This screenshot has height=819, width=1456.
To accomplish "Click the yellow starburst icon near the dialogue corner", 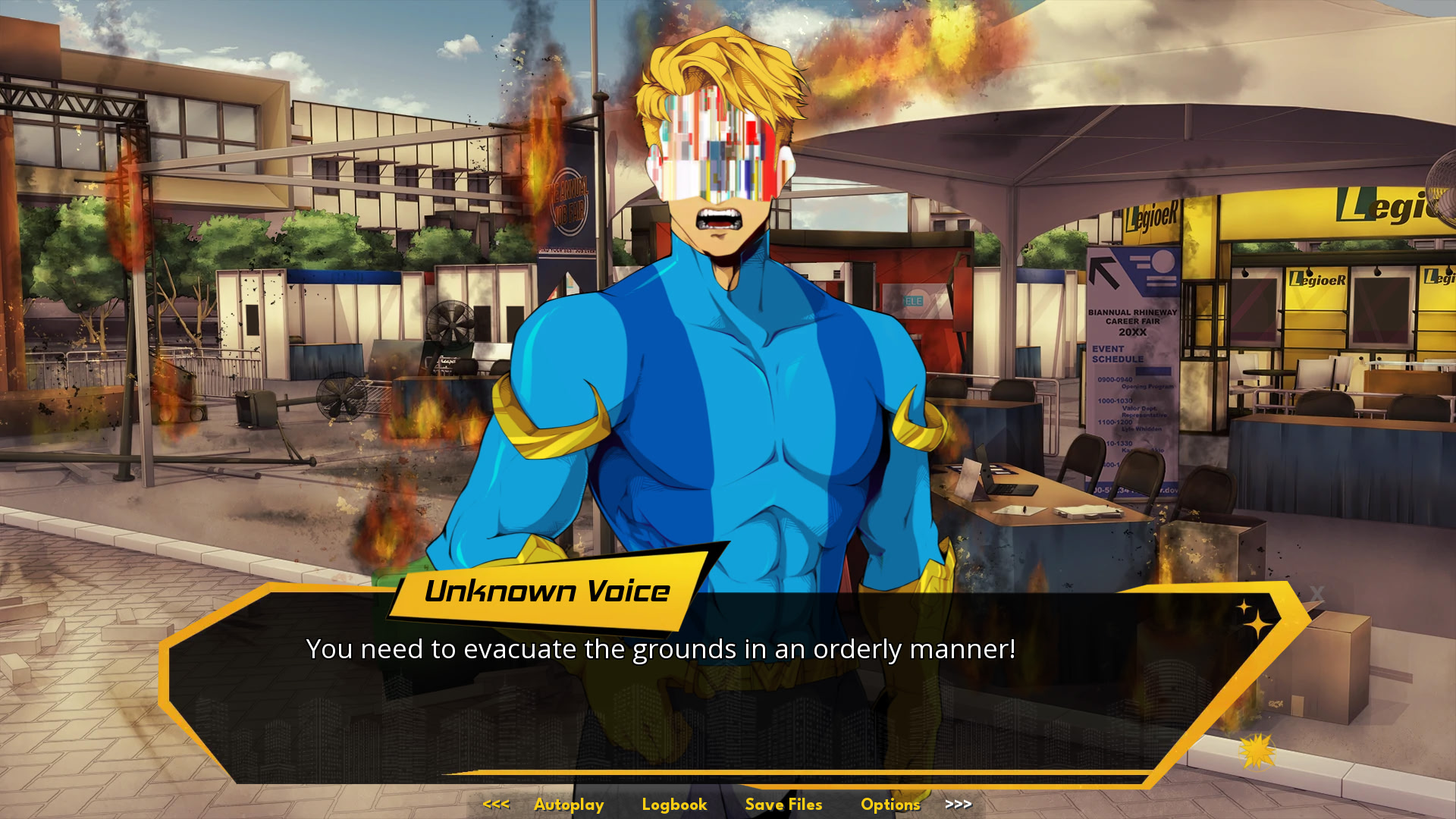I will pos(1258,750).
